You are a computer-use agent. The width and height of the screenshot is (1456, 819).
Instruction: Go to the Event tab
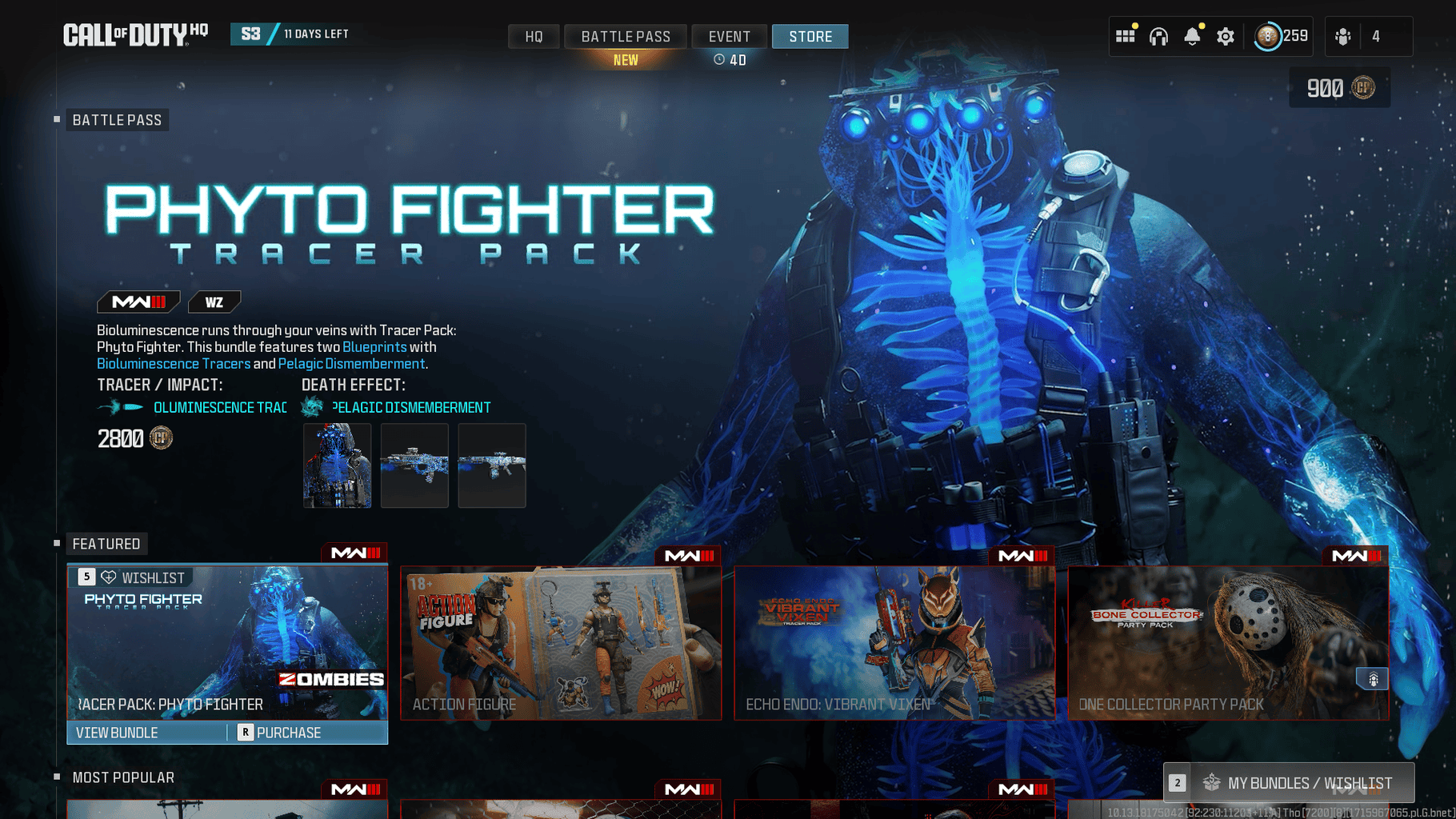pyautogui.click(x=729, y=37)
